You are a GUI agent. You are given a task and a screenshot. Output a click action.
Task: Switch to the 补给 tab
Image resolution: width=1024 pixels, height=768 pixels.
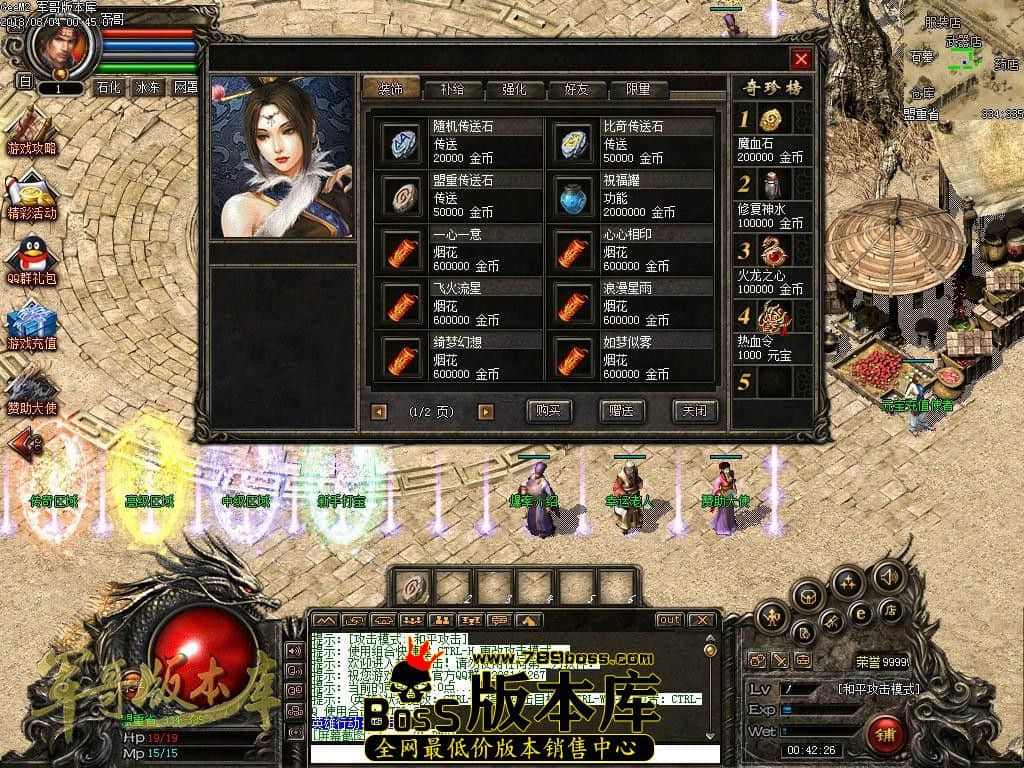click(x=451, y=89)
